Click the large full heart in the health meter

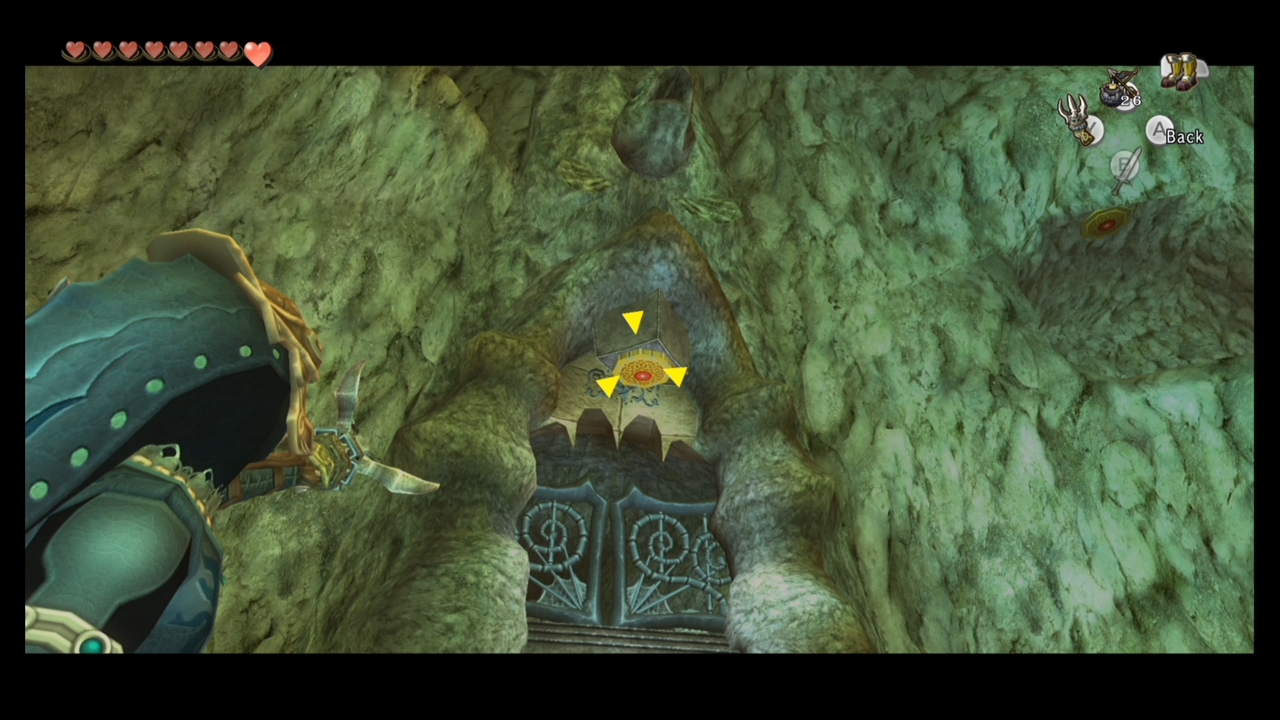point(258,55)
